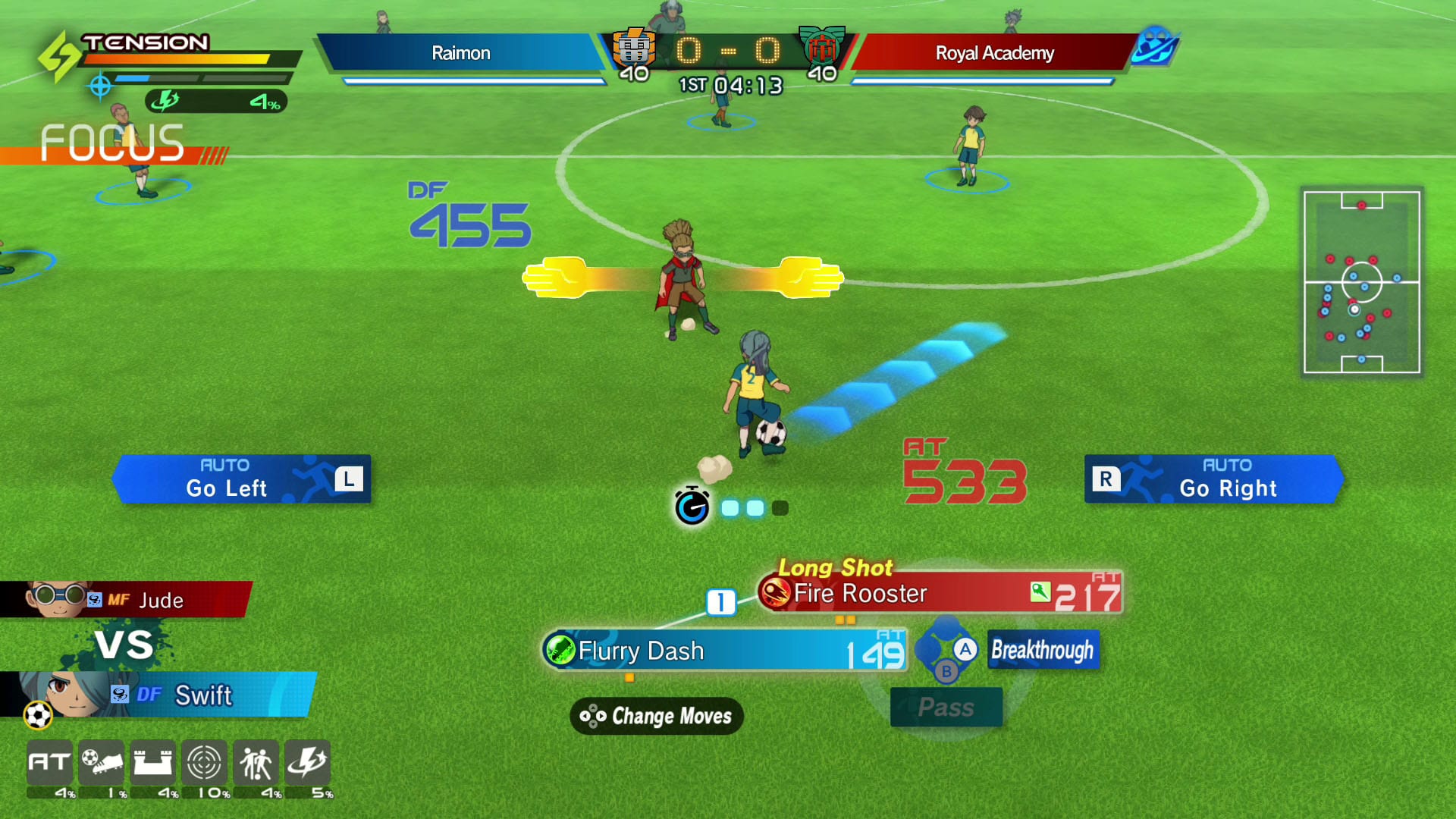Click the Raimon team name banner
1456x819 pixels.
click(x=461, y=53)
